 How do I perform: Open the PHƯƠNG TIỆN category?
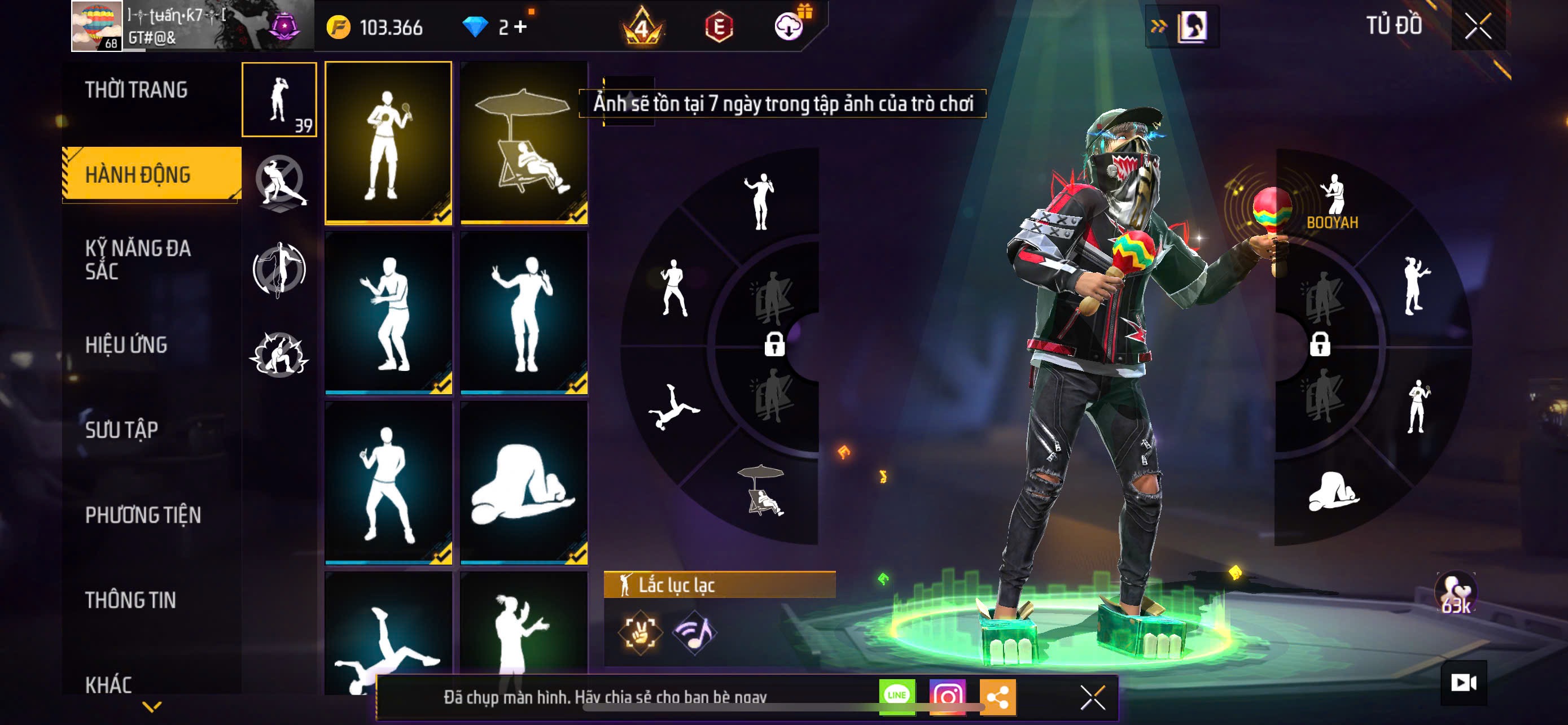[x=143, y=515]
